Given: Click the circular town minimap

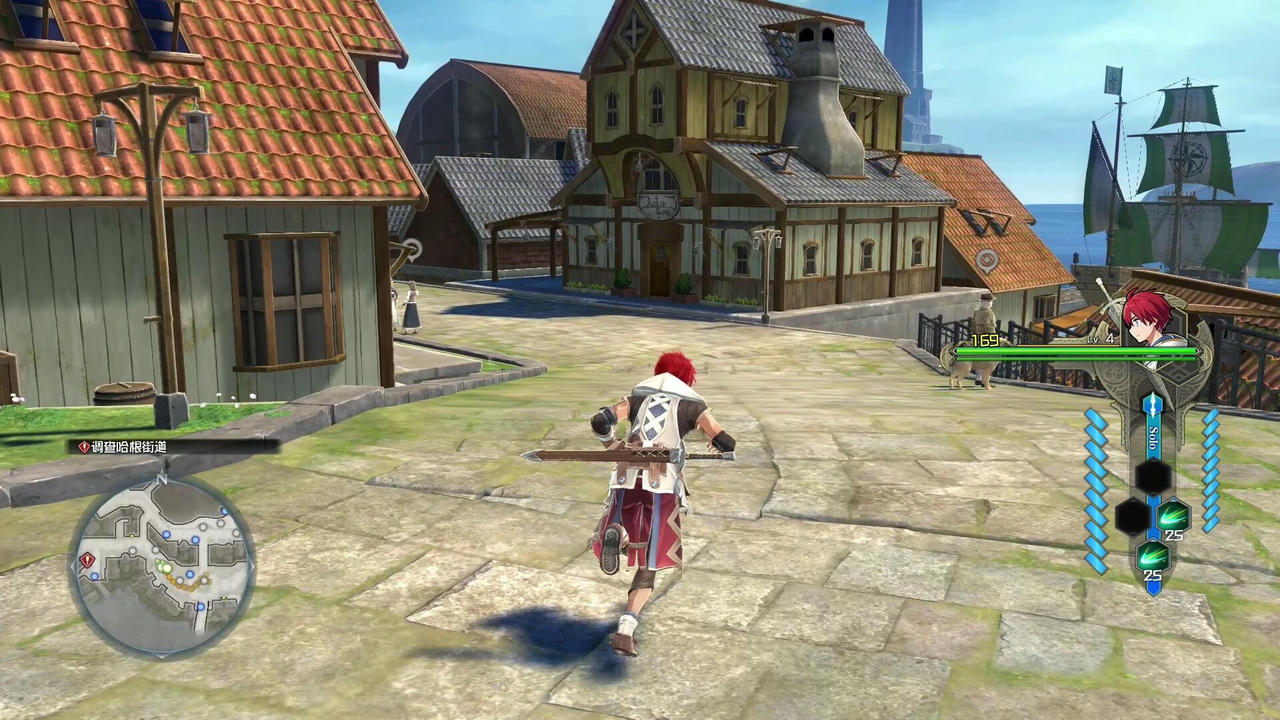Looking at the screenshot, I should [x=162, y=566].
